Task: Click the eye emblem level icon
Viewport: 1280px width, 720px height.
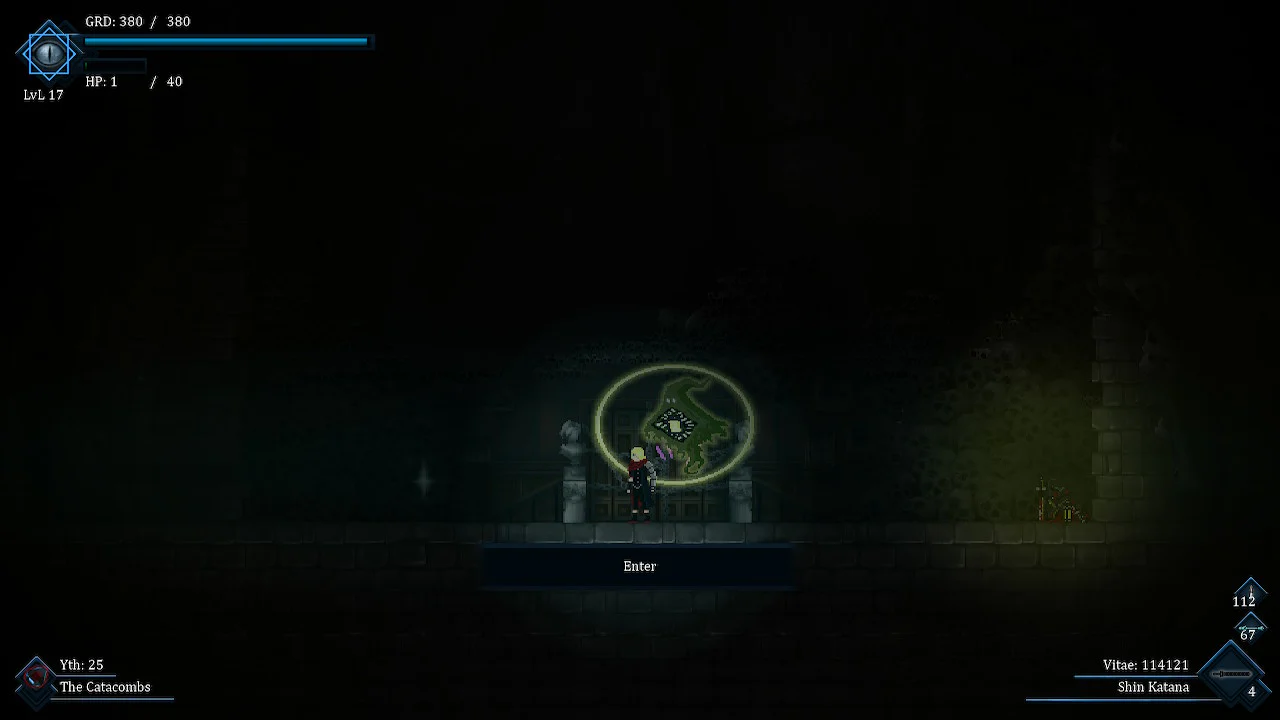Action: click(48, 53)
